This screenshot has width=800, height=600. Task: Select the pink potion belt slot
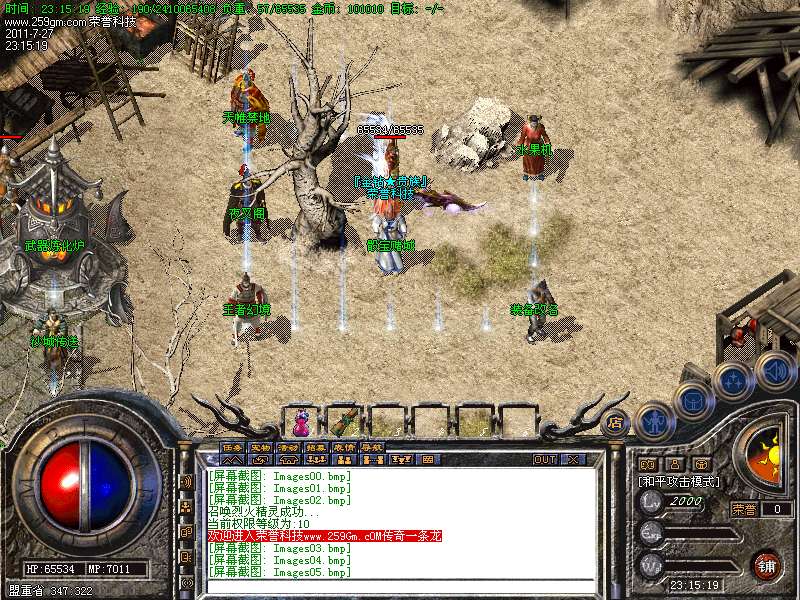tap(300, 418)
